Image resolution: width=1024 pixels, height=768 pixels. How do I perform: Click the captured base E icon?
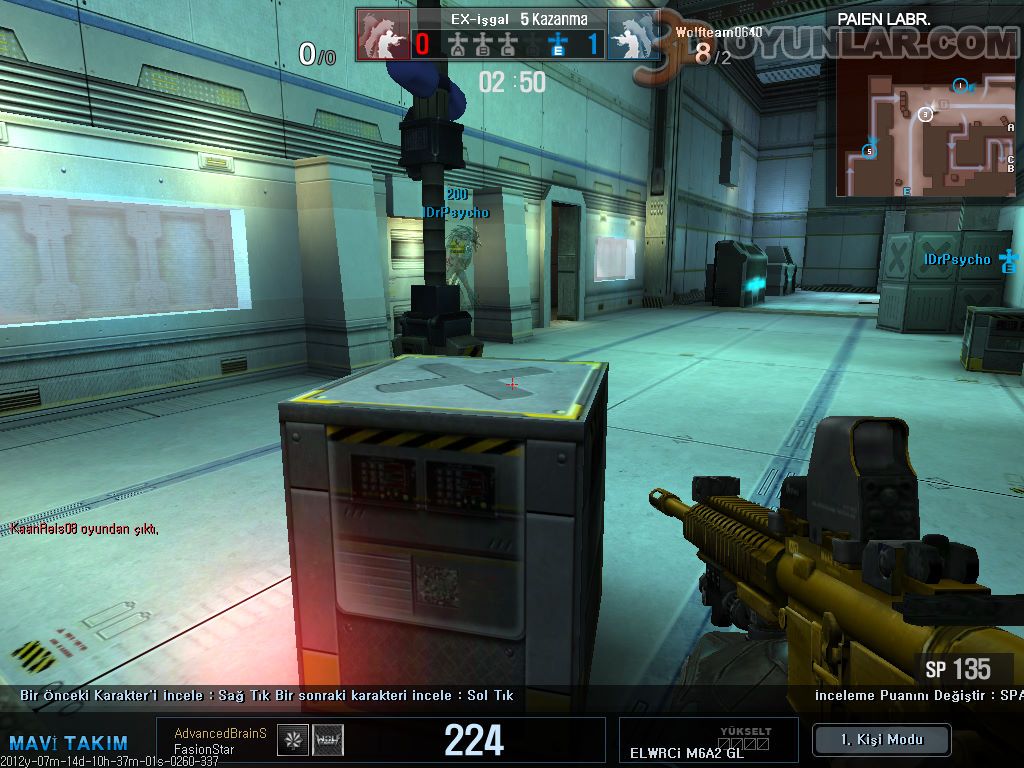pyautogui.click(x=557, y=44)
